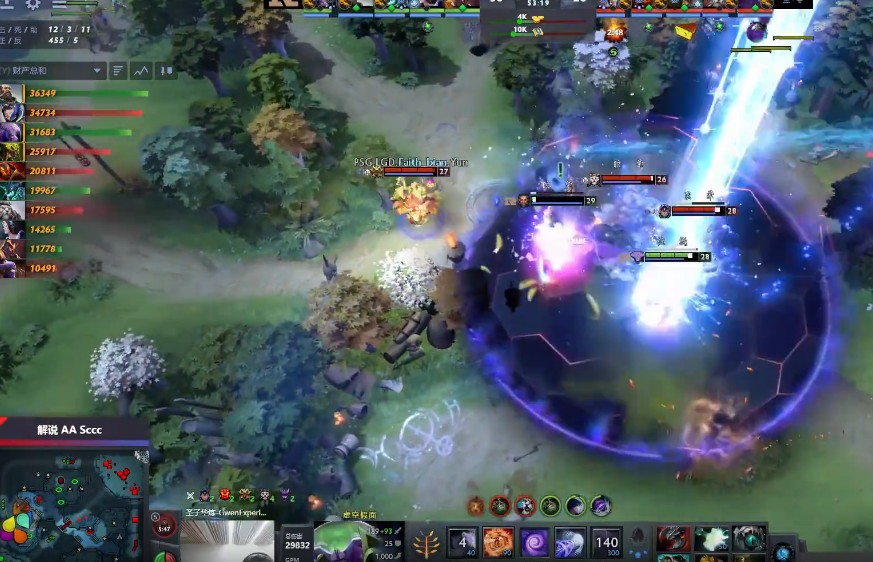Open the settings gear icon
This screenshot has height=562, width=873.
33,4
